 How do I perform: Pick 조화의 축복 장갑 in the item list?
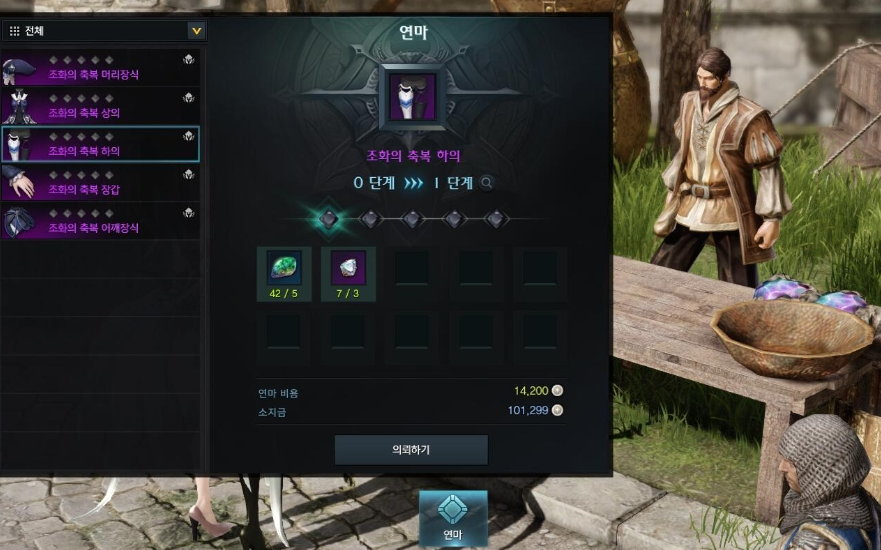(x=100, y=183)
